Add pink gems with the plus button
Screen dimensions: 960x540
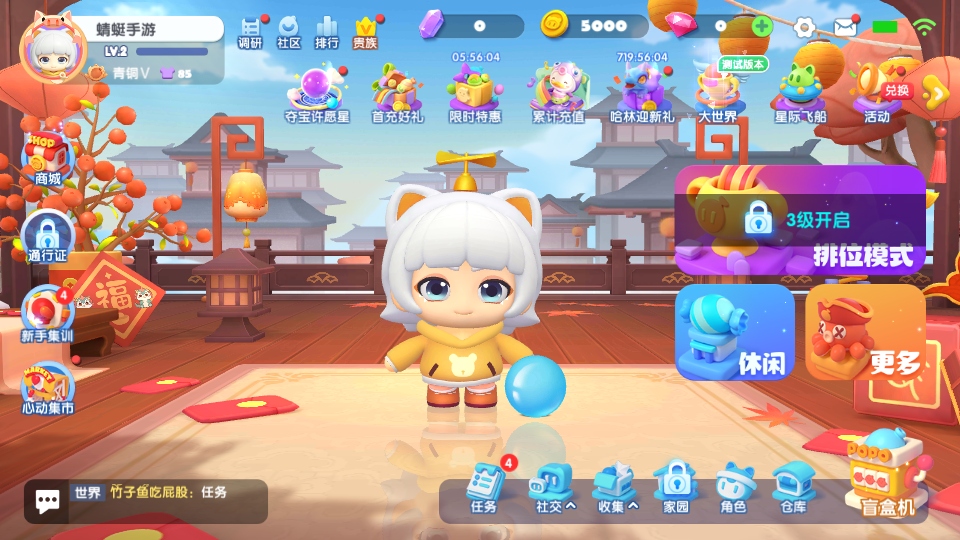pos(762,26)
